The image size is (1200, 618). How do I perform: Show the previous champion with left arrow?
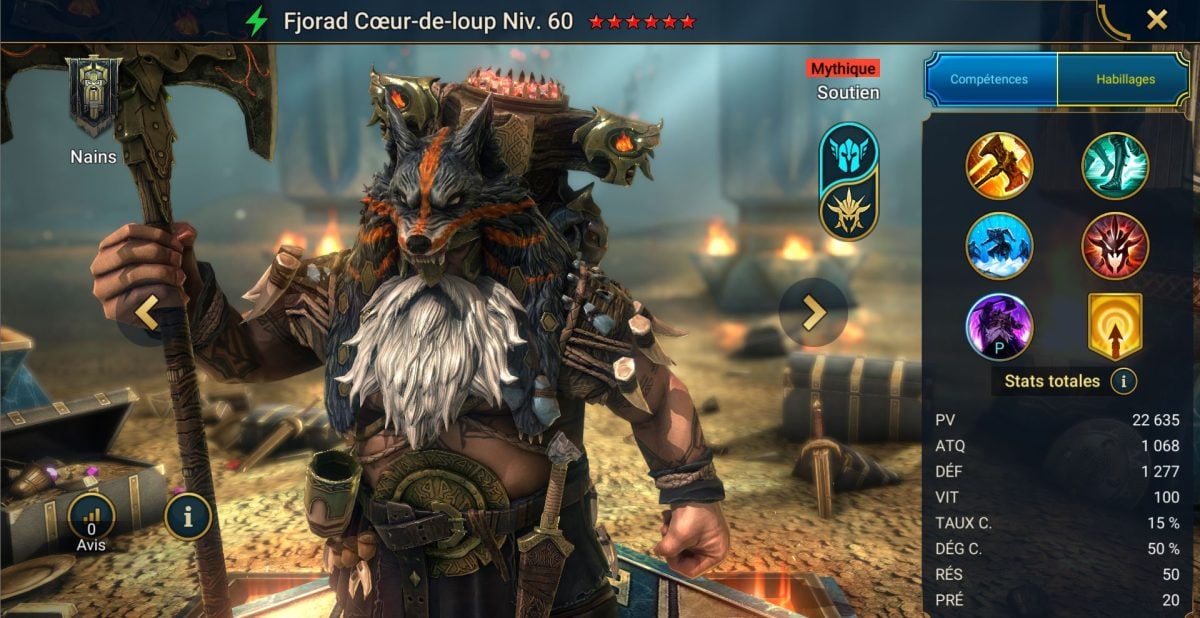[147, 313]
